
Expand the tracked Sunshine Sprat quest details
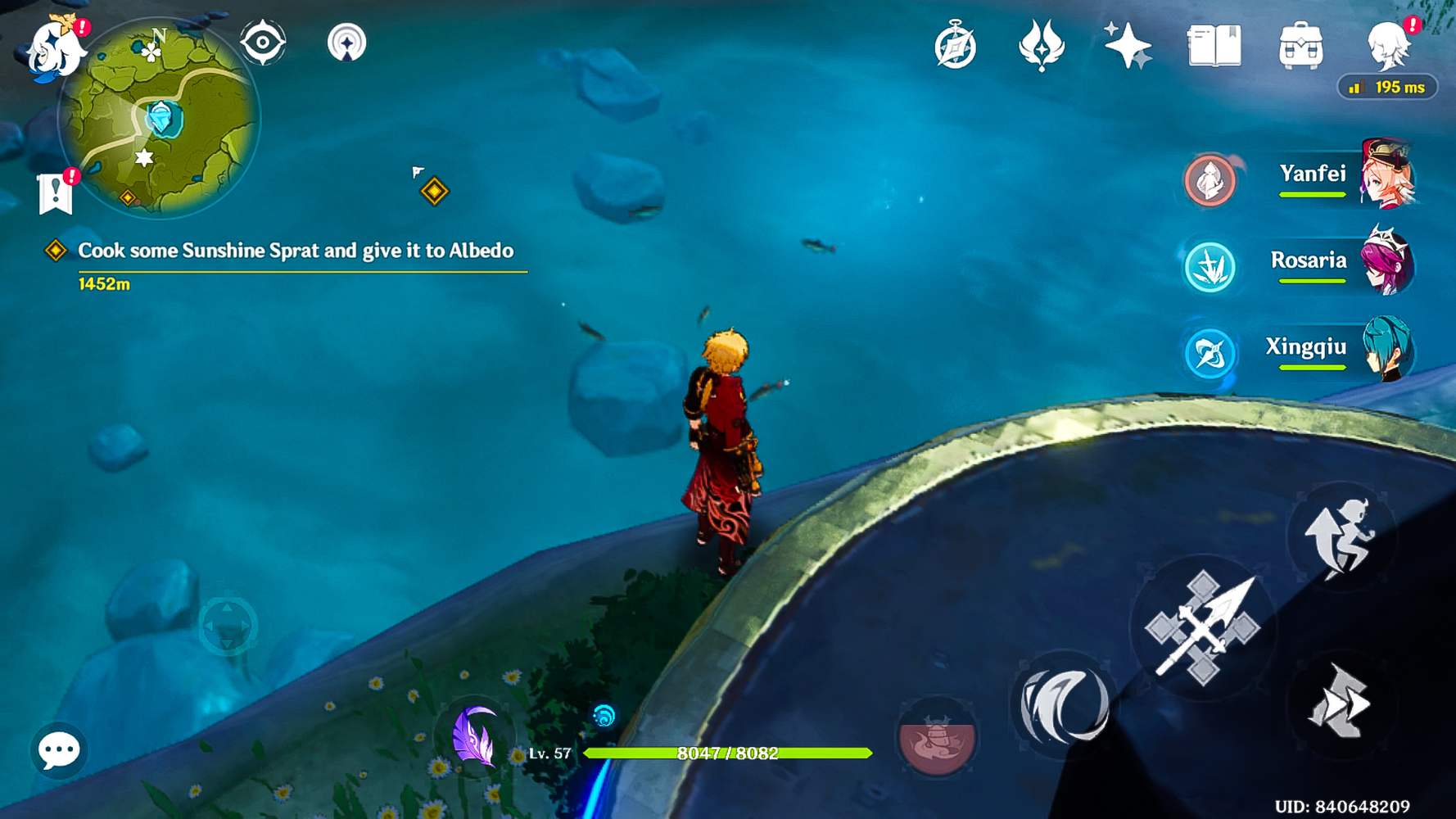coord(295,251)
